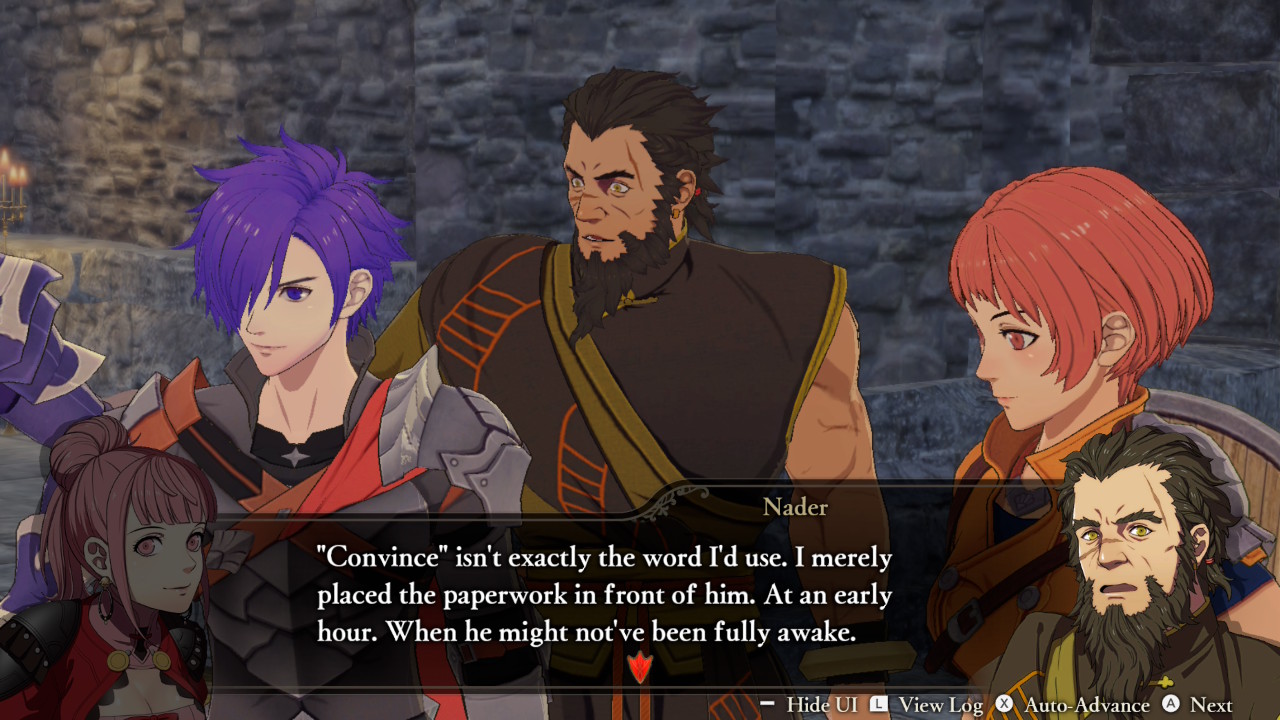The height and width of the screenshot is (720, 1280).
Task: Click the red continue arrow in dialogue box
Action: tap(639, 666)
